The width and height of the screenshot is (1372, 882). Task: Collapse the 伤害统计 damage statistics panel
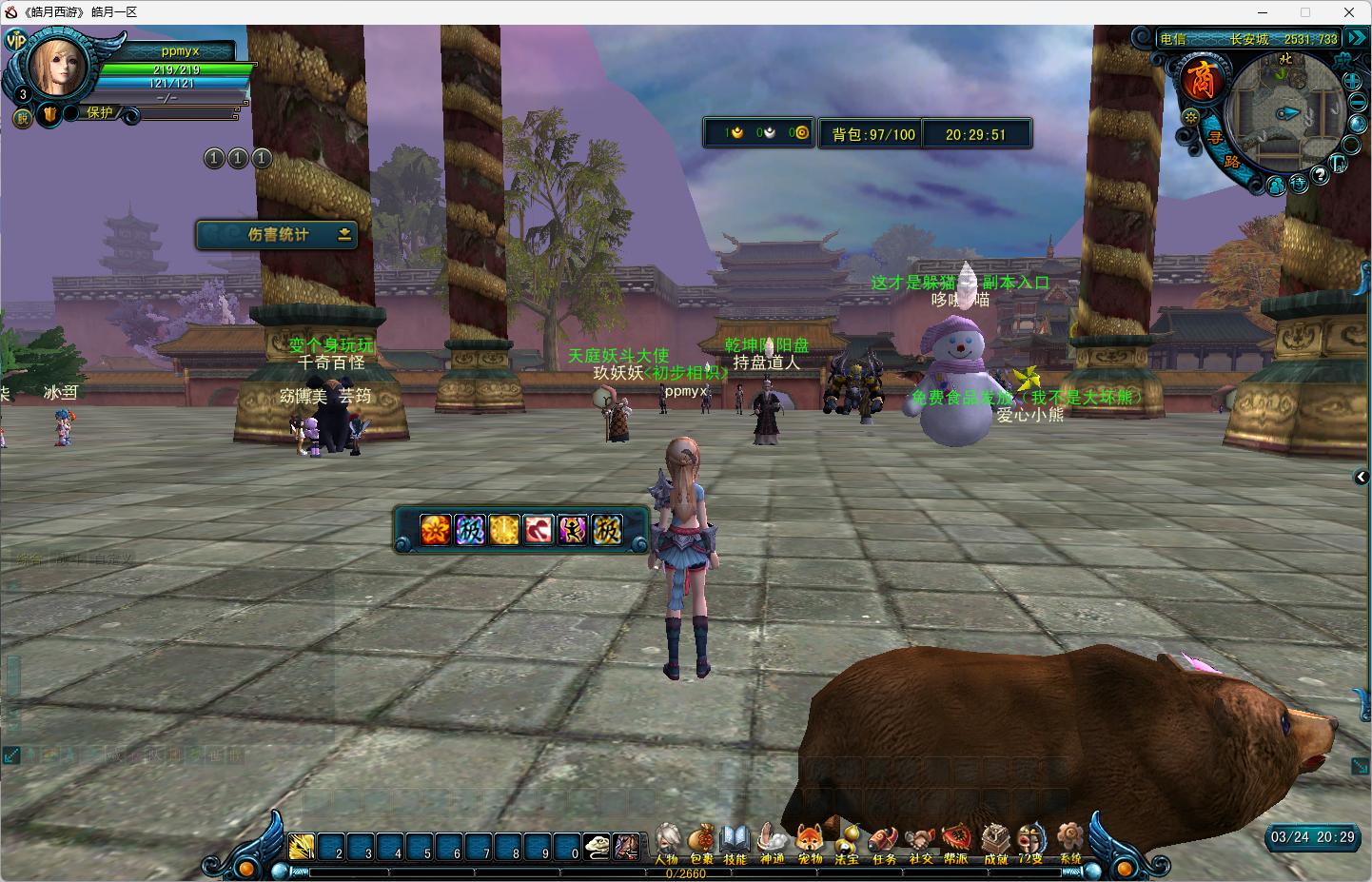coord(344,235)
